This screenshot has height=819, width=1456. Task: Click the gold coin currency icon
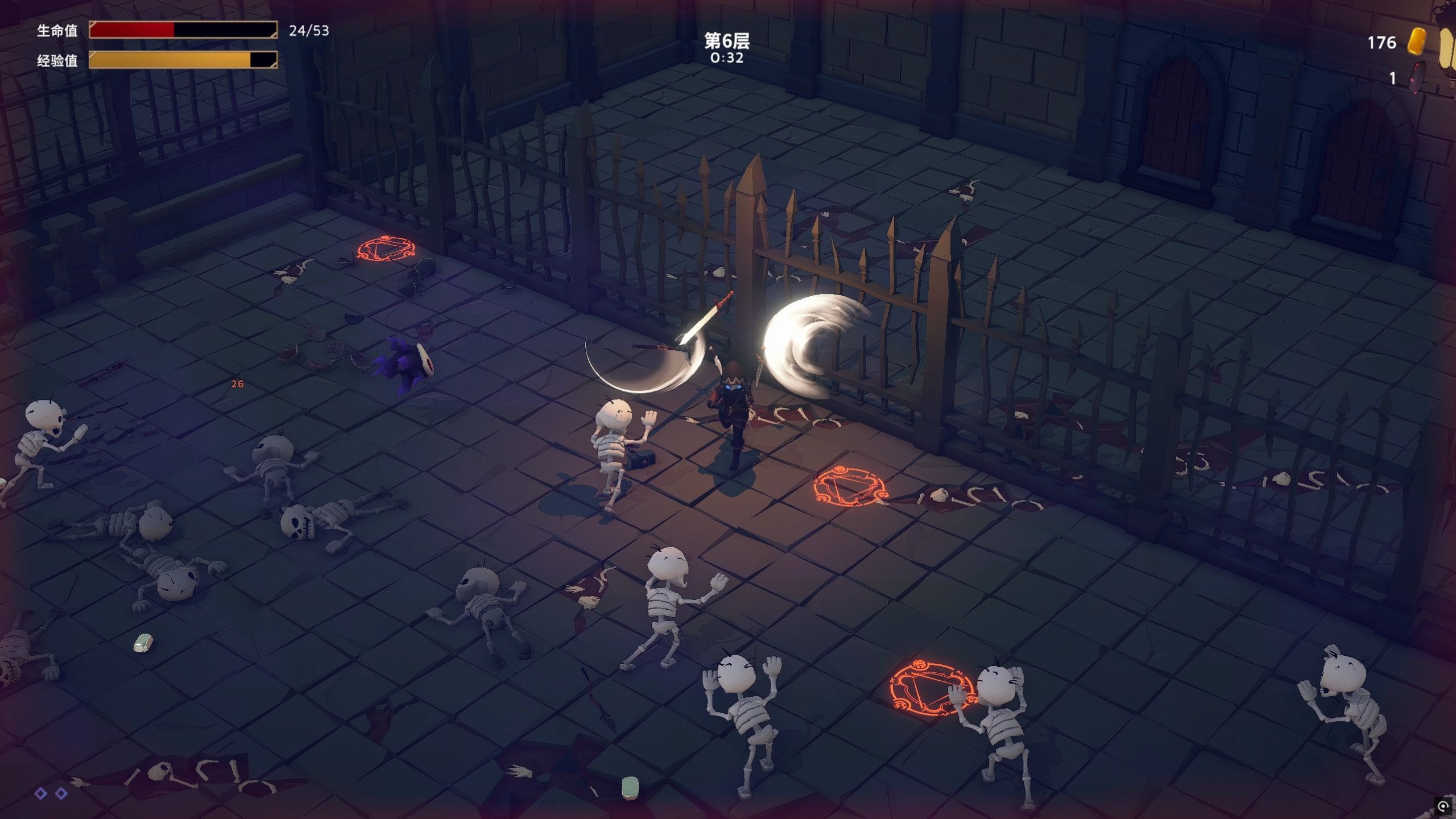1416,42
